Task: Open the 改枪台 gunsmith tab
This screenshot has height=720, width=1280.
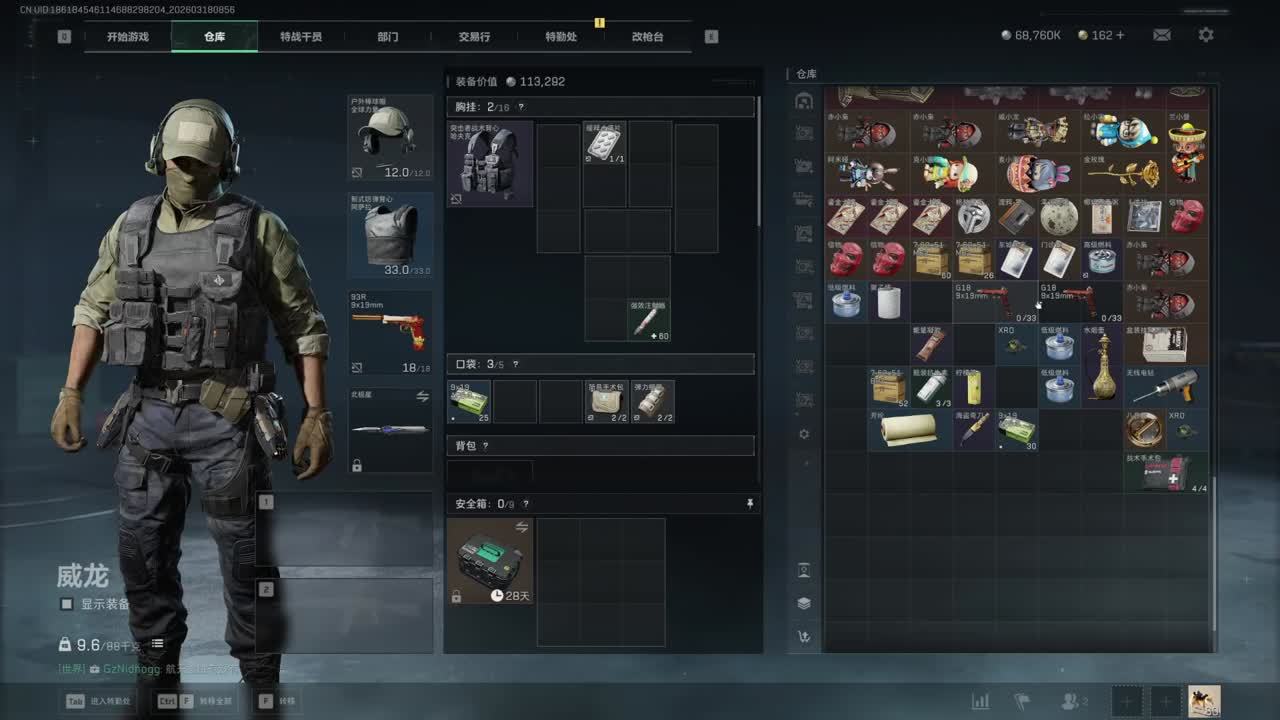Action: (647, 37)
